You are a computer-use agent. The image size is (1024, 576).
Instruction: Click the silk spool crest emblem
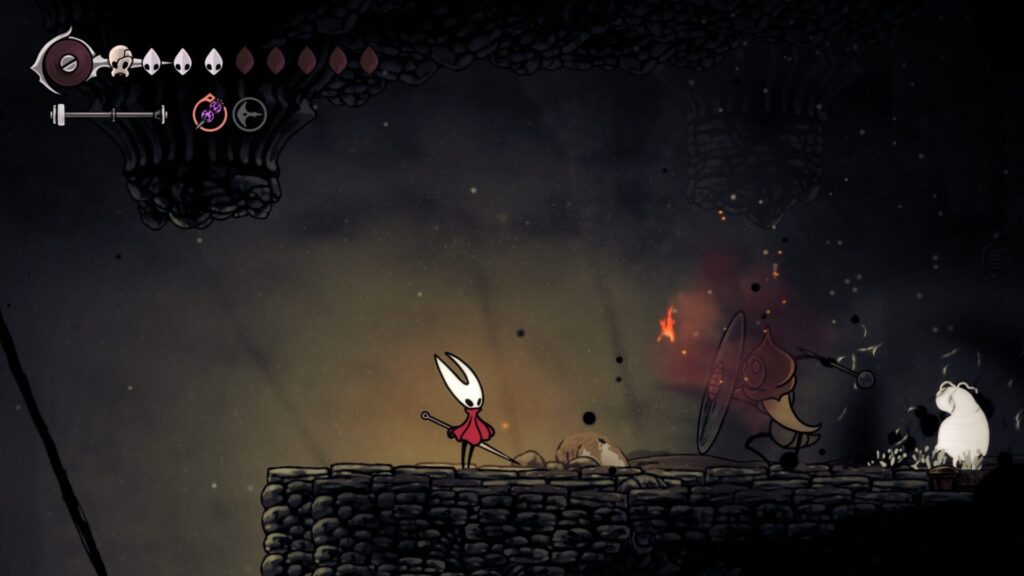66,63
